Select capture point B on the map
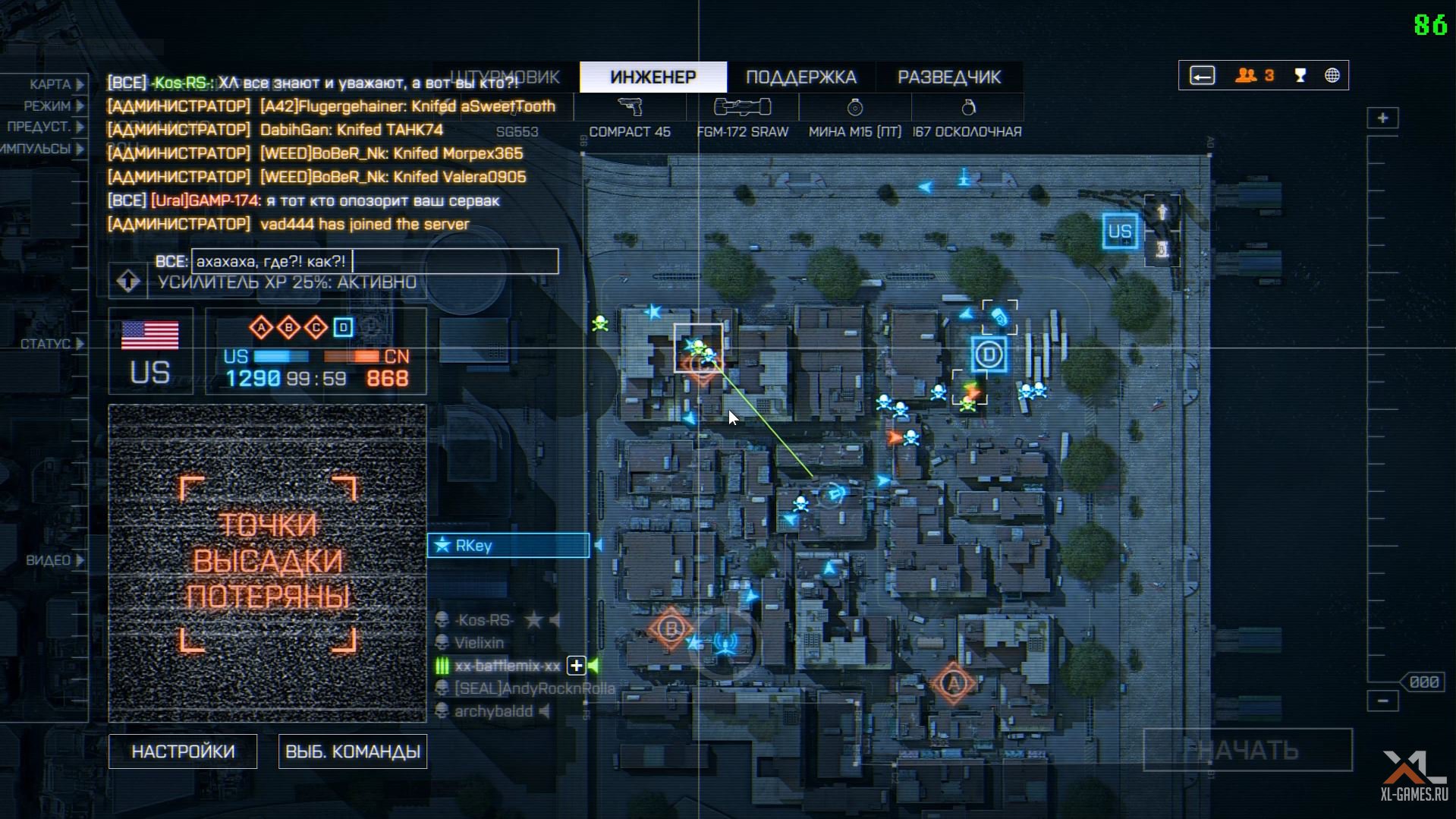This screenshot has width=1456, height=819. point(670,628)
